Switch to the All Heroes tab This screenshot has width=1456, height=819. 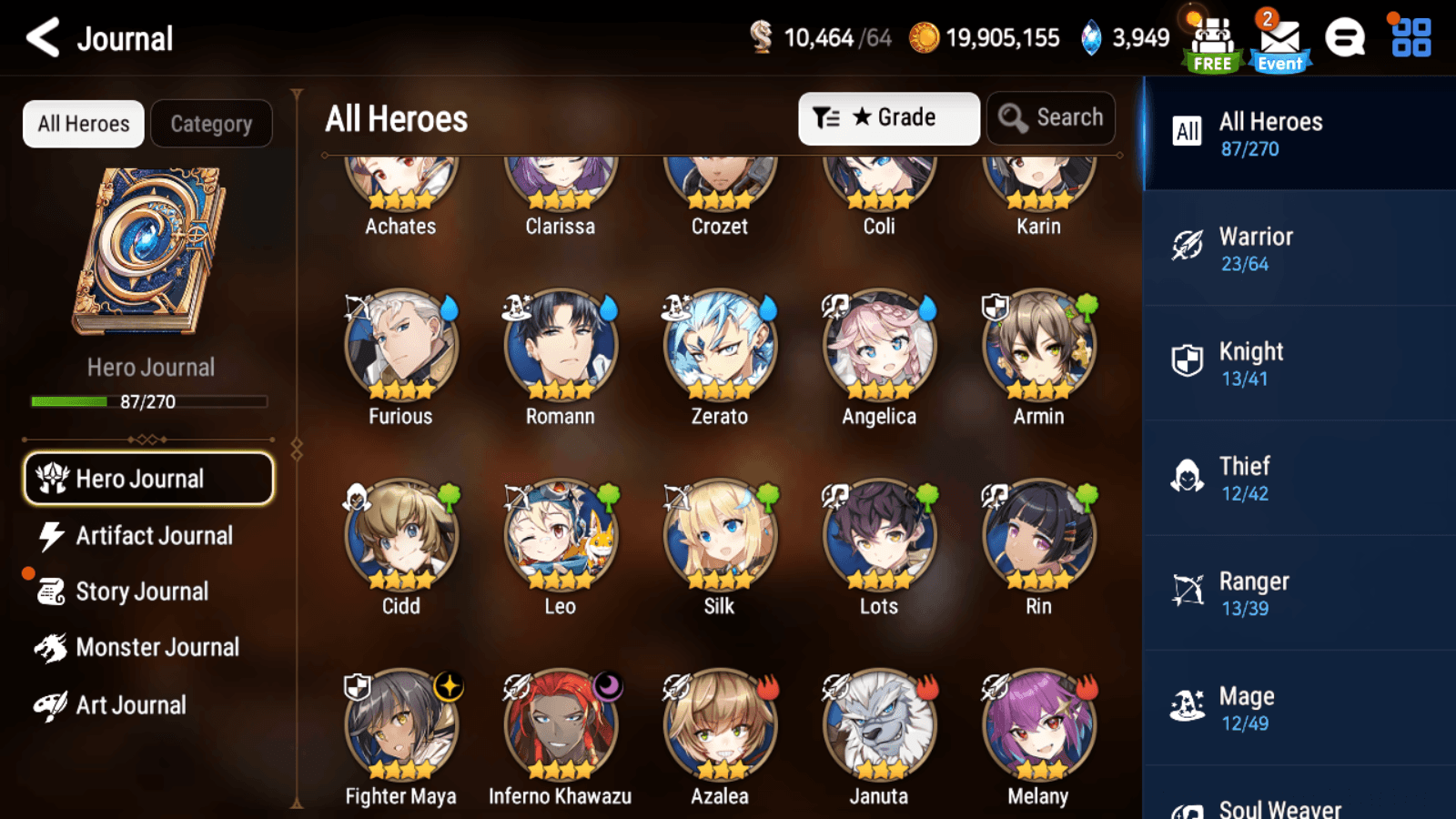click(x=83, y=123)
